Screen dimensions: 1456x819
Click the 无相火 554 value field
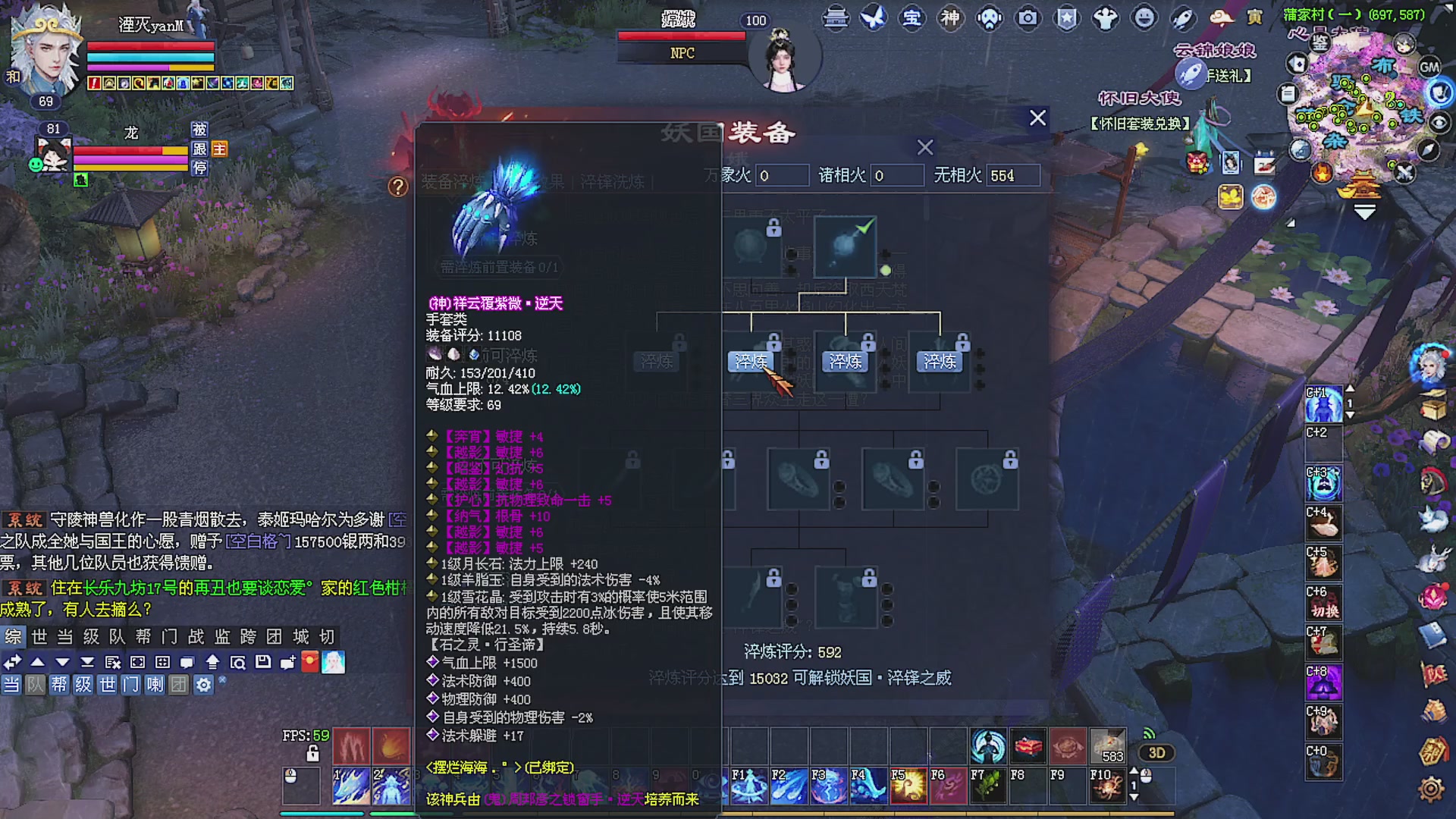pos(1013,175)
